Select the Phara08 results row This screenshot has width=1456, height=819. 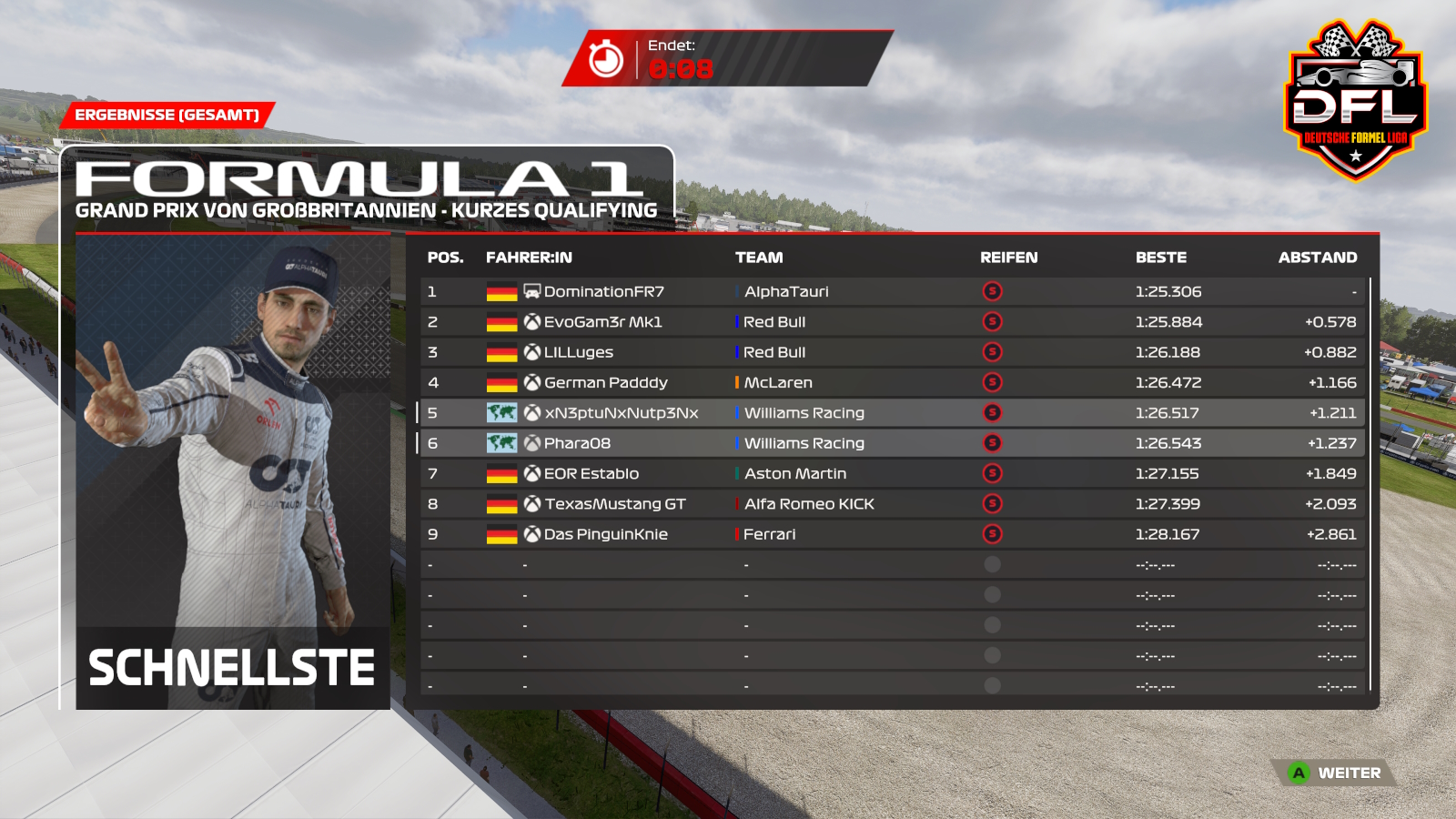(577, 443)
